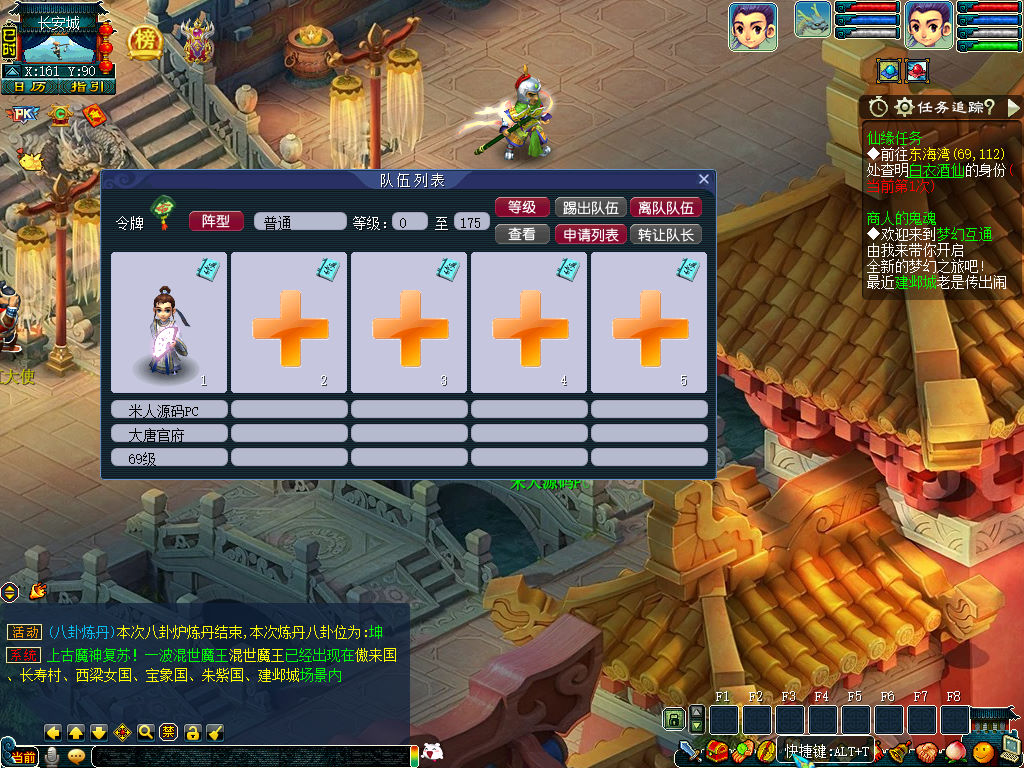Toggle the PK mode icon

pos(21,115)
